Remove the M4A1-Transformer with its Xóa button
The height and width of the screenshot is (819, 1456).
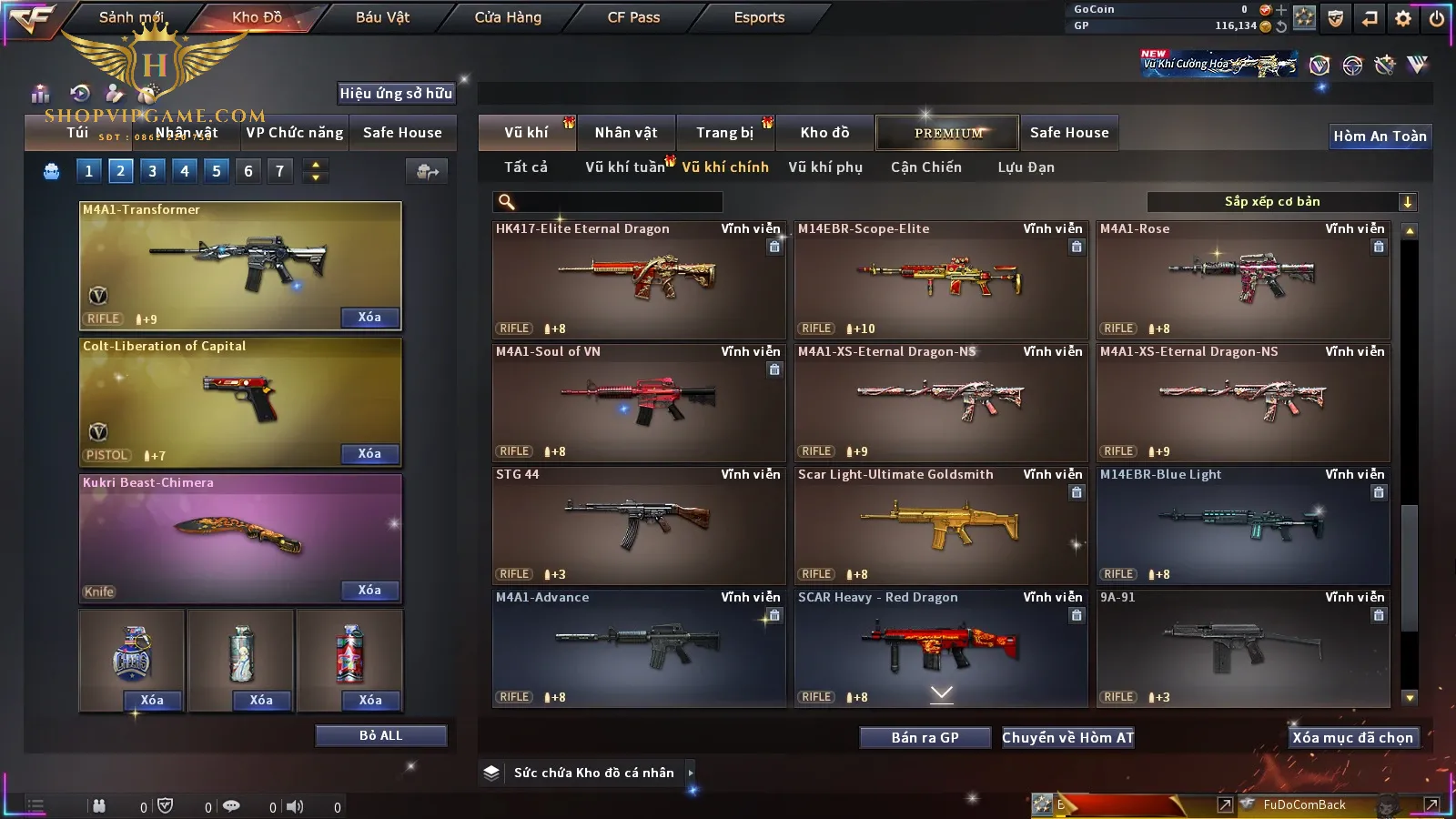pyautogui.click(x=369, y=318)
